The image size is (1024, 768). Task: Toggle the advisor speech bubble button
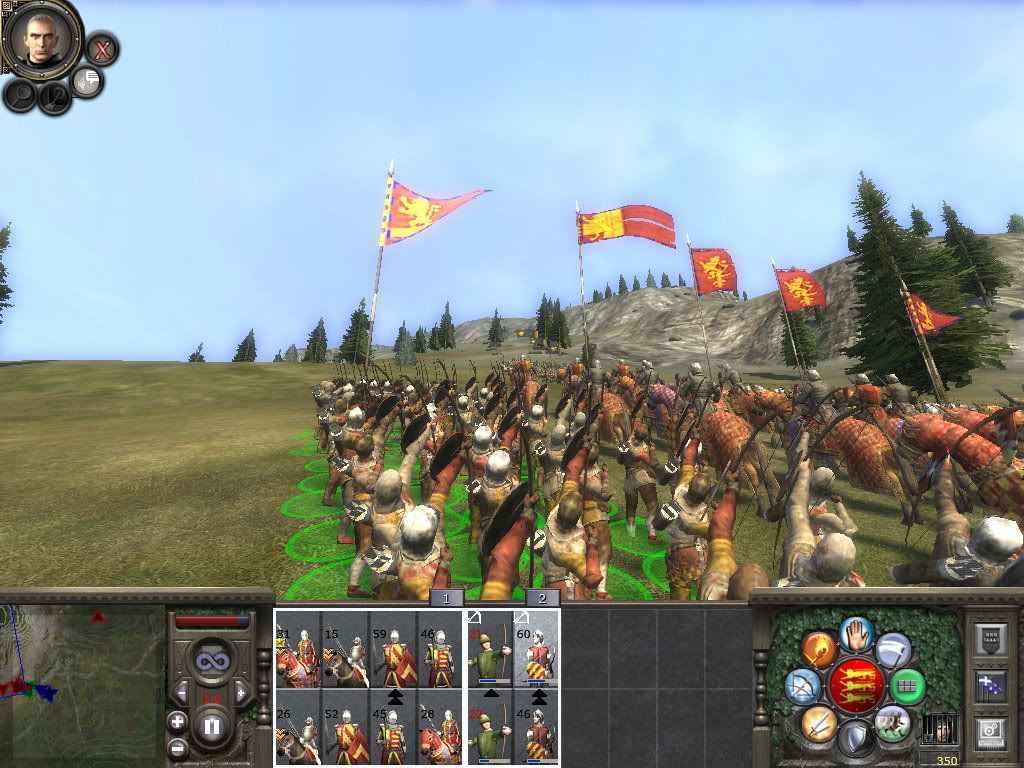(x=88, y=81)
